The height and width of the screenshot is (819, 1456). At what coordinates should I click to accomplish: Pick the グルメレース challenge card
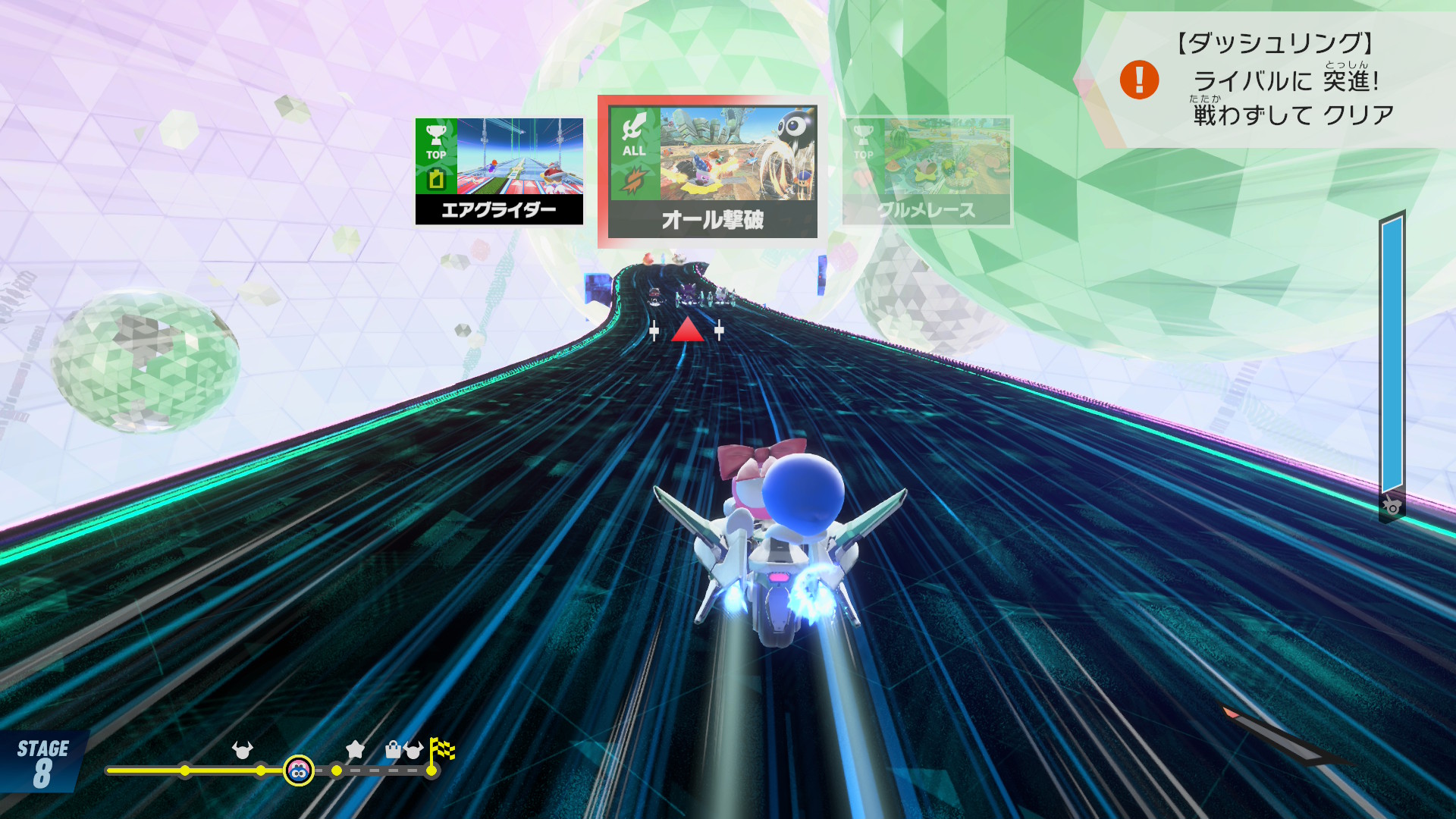pos(927,171)
